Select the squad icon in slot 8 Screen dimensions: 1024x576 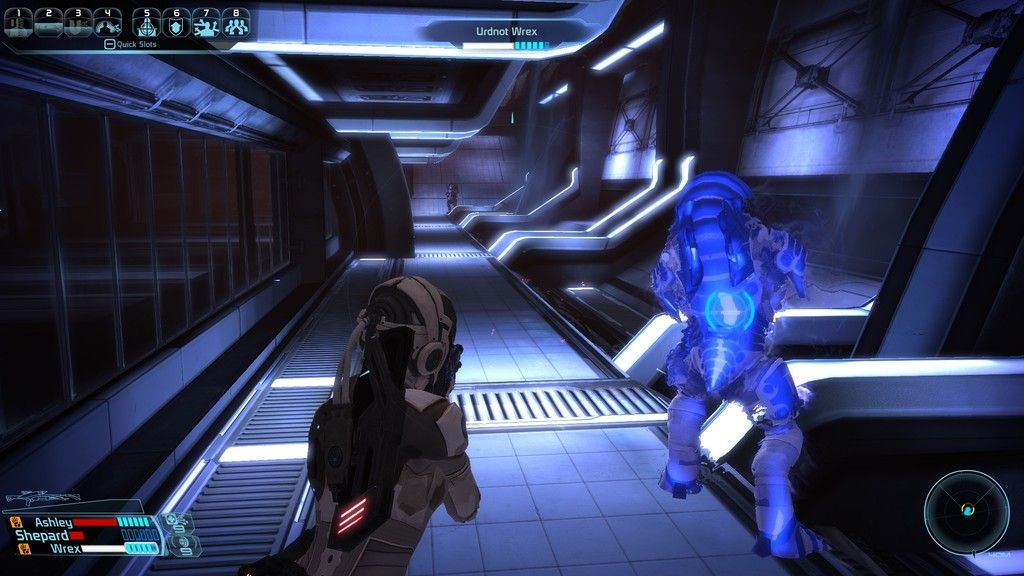[236, 22]
